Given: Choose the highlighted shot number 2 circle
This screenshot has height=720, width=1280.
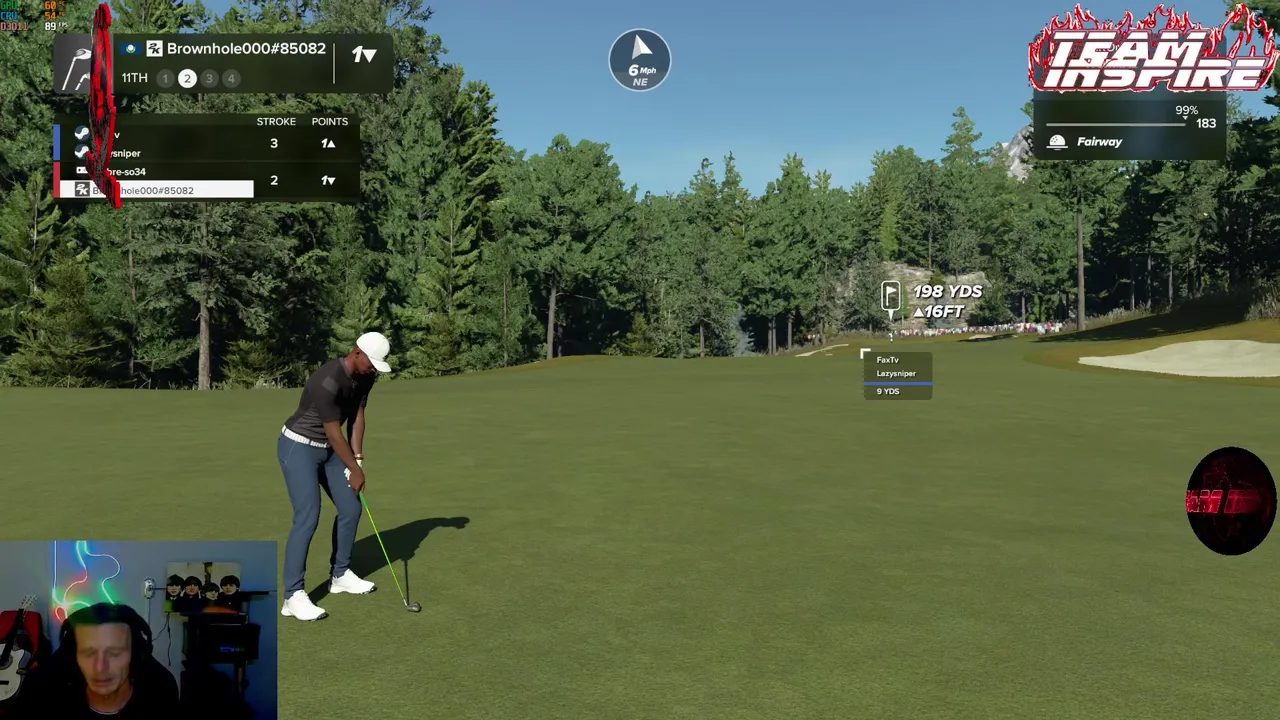Looking at the screenshot, I should tap(187, 78).
